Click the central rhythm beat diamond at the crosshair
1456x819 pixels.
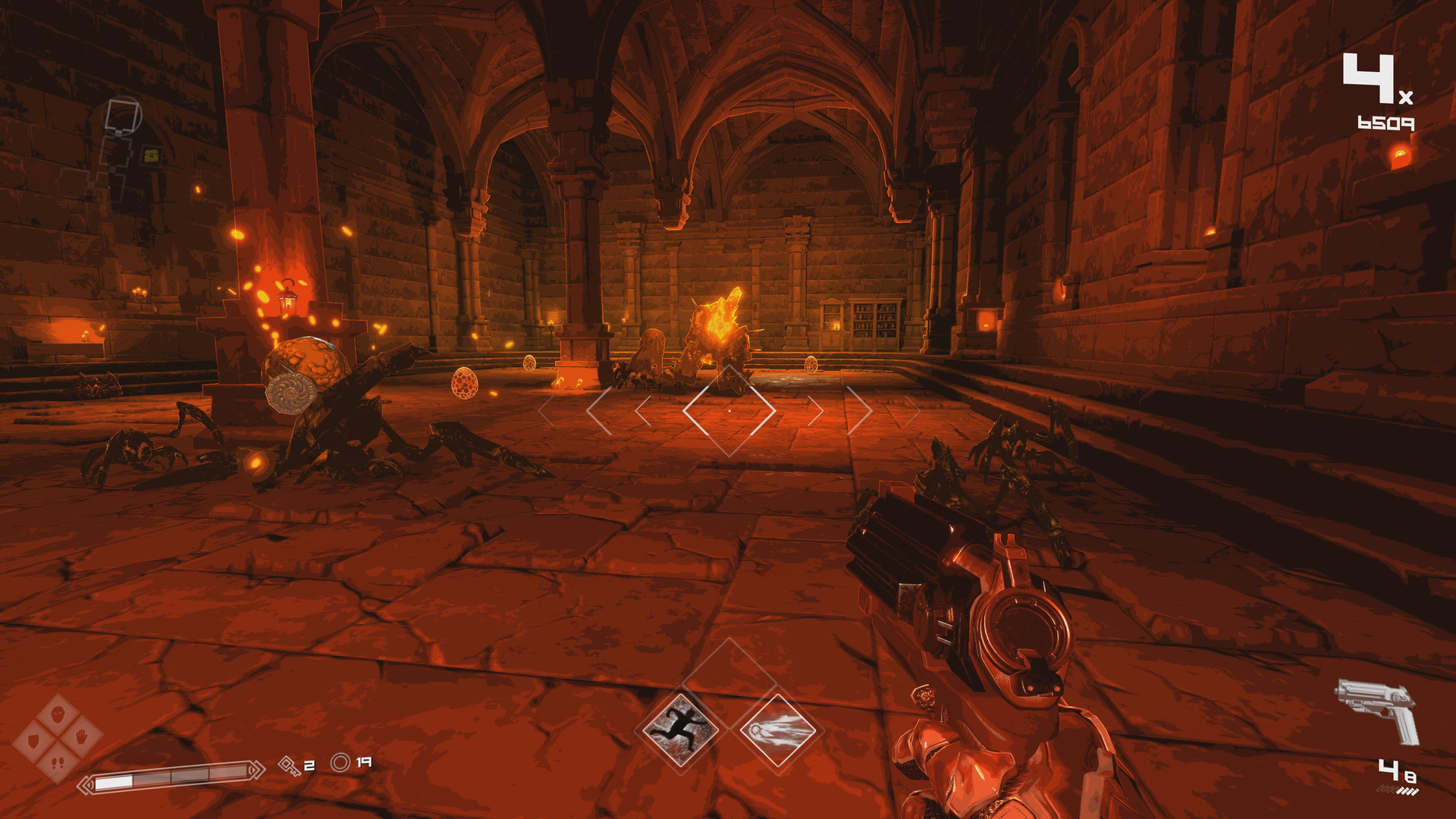tap(728, 411)
